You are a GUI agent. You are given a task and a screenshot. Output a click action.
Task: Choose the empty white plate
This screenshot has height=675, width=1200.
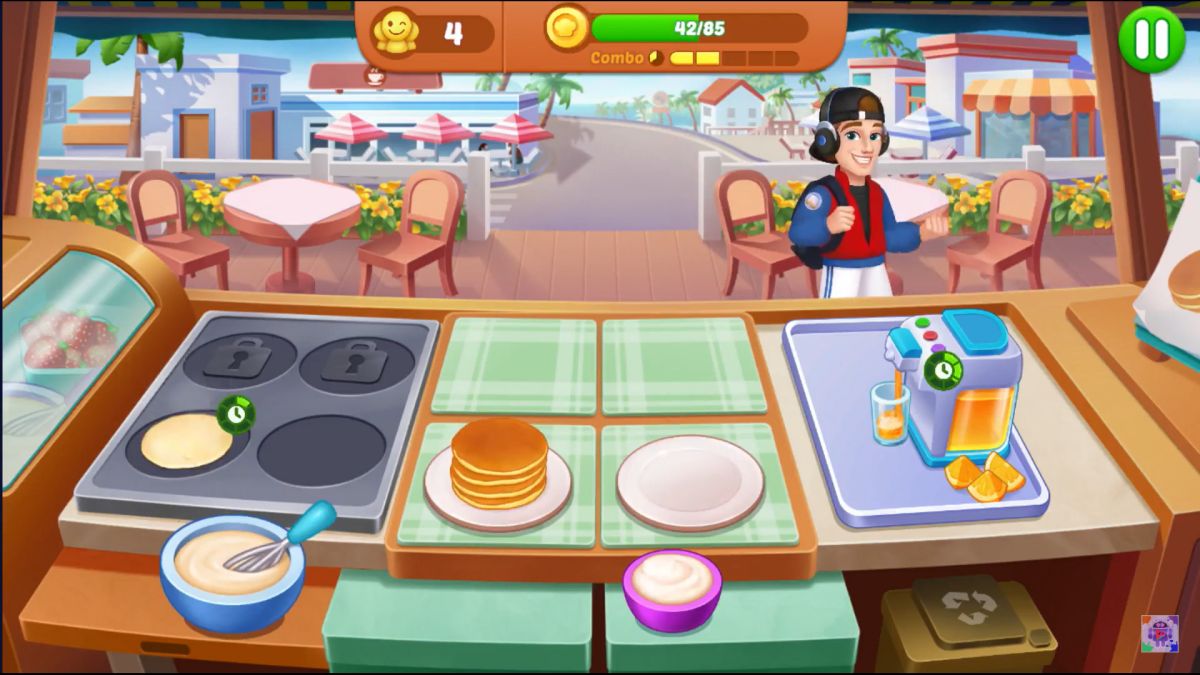pyautogui.click(x=690, y=481)
